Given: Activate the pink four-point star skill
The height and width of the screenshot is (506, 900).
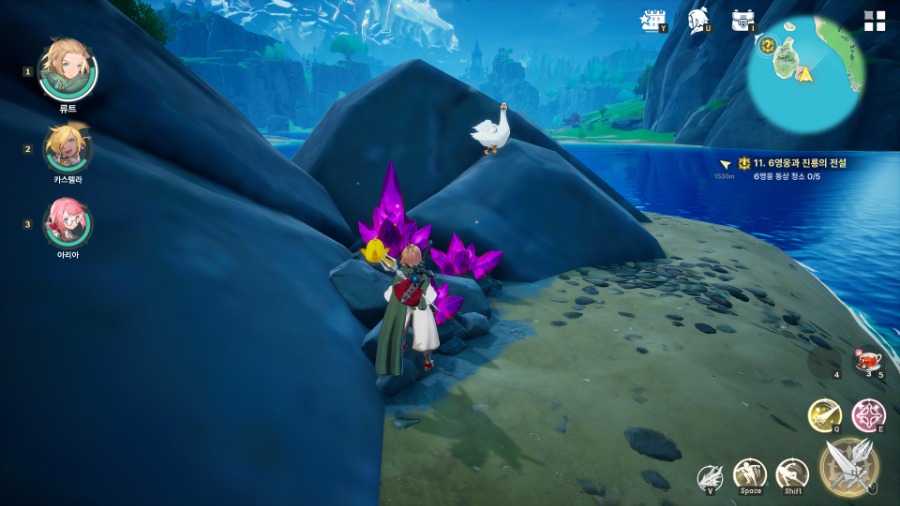Looking at the screenshot, I should click(x=868, y=414).
